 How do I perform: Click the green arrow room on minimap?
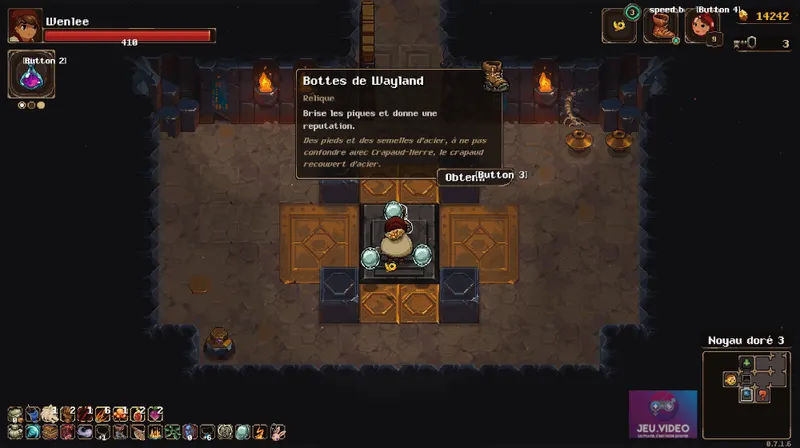[x=747, y=362]
